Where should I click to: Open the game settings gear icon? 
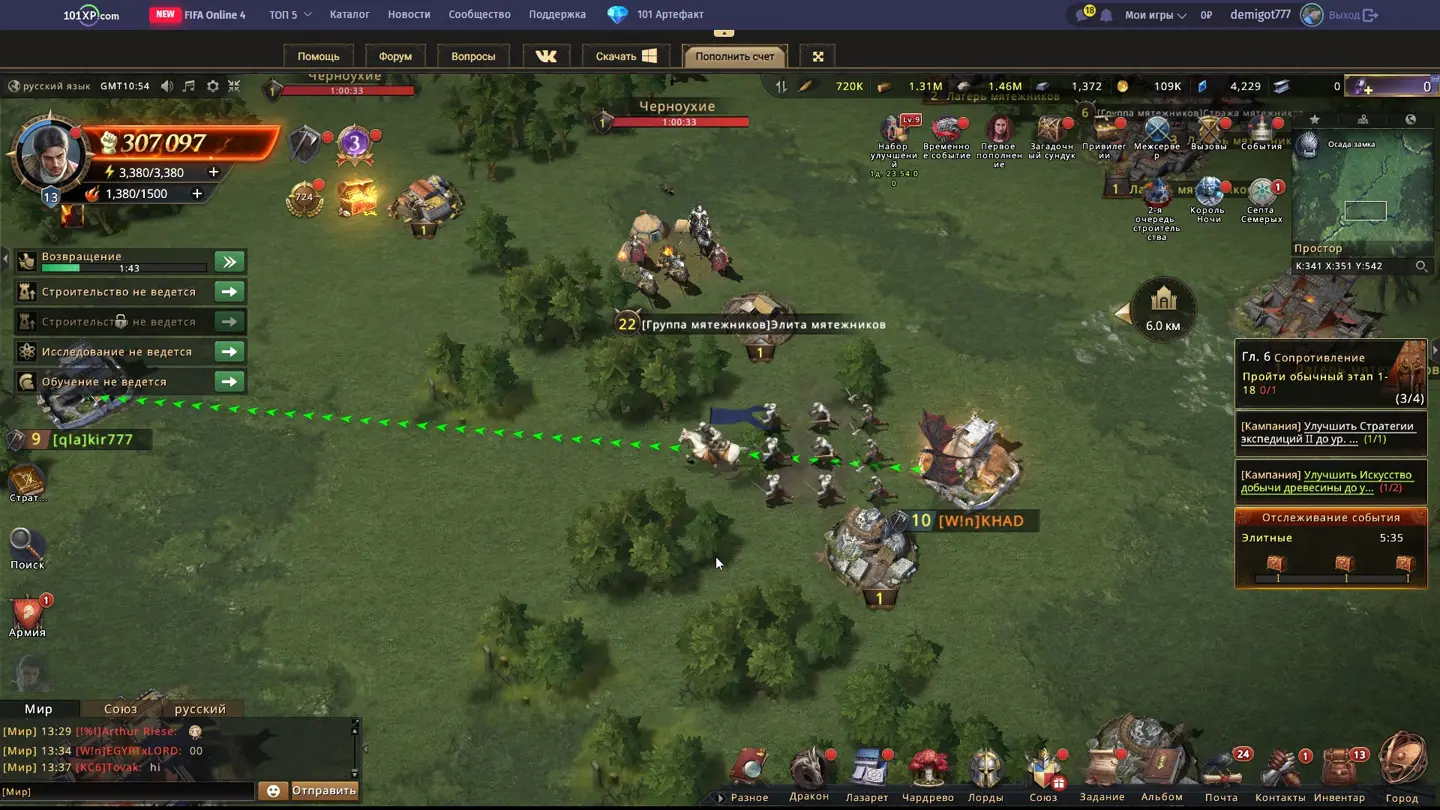coord(212,87)
